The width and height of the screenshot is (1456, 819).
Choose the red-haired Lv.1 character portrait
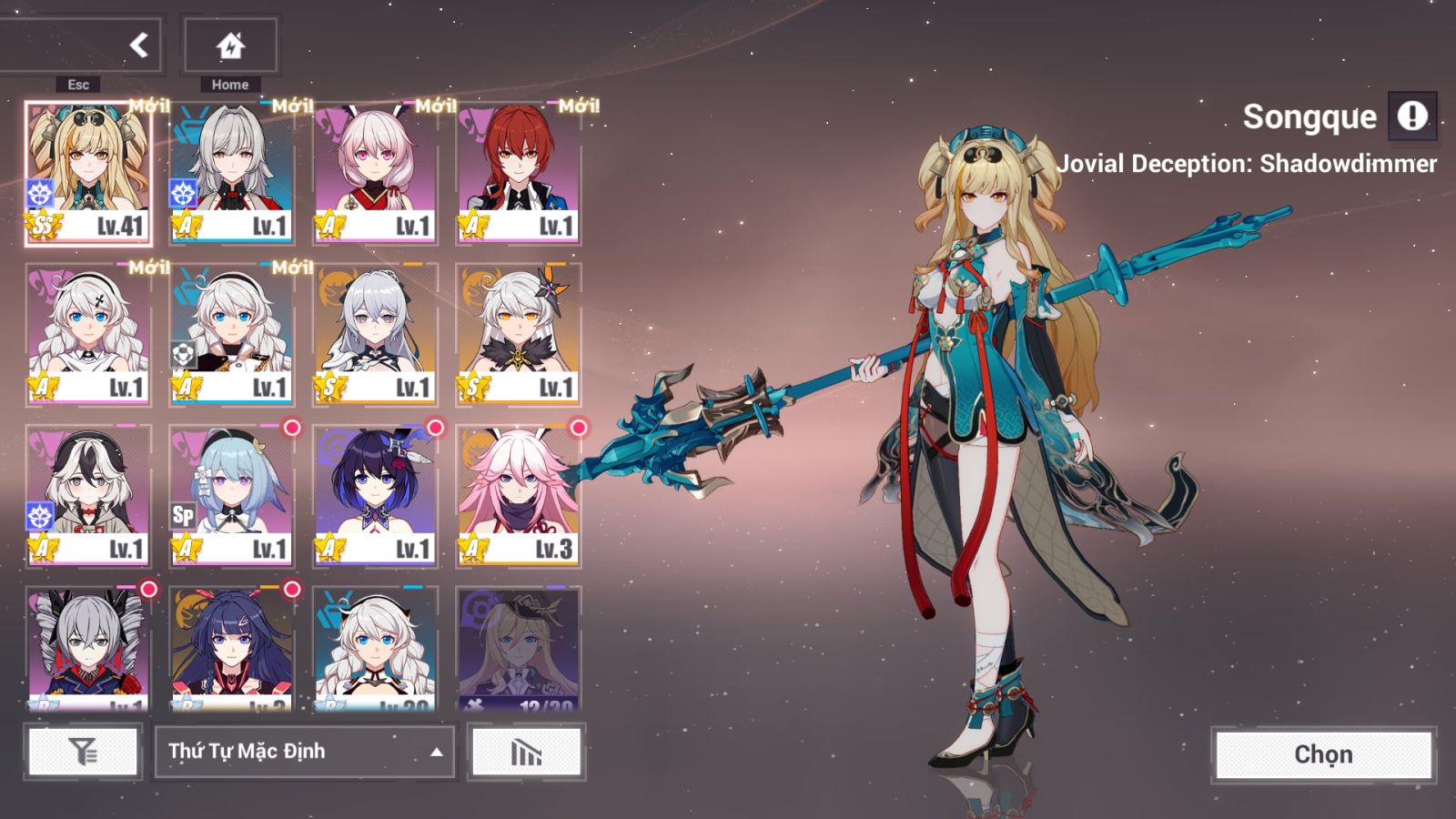(x=518, y=173)
